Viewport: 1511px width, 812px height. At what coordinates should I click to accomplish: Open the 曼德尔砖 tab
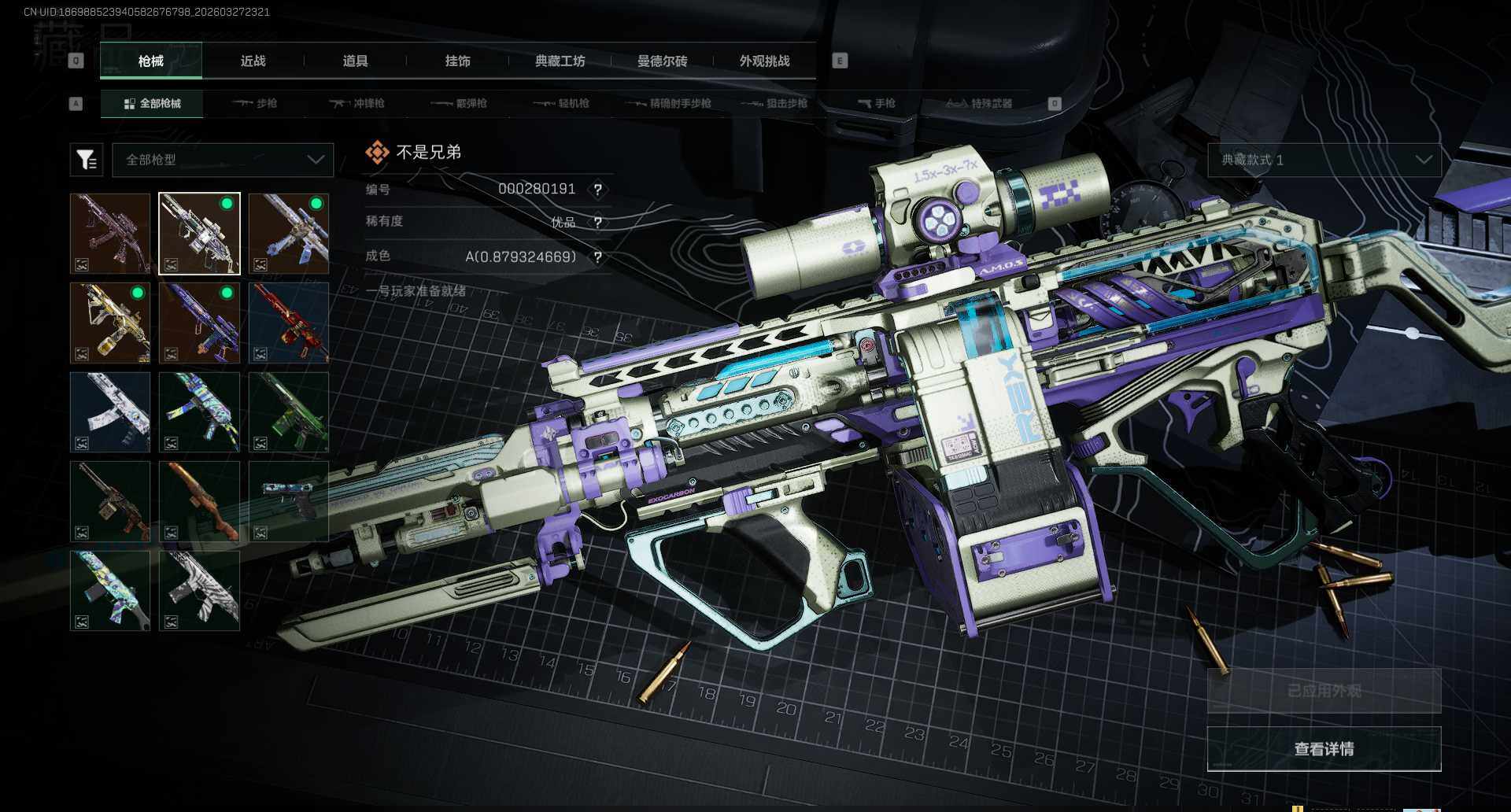pos(662,61)
